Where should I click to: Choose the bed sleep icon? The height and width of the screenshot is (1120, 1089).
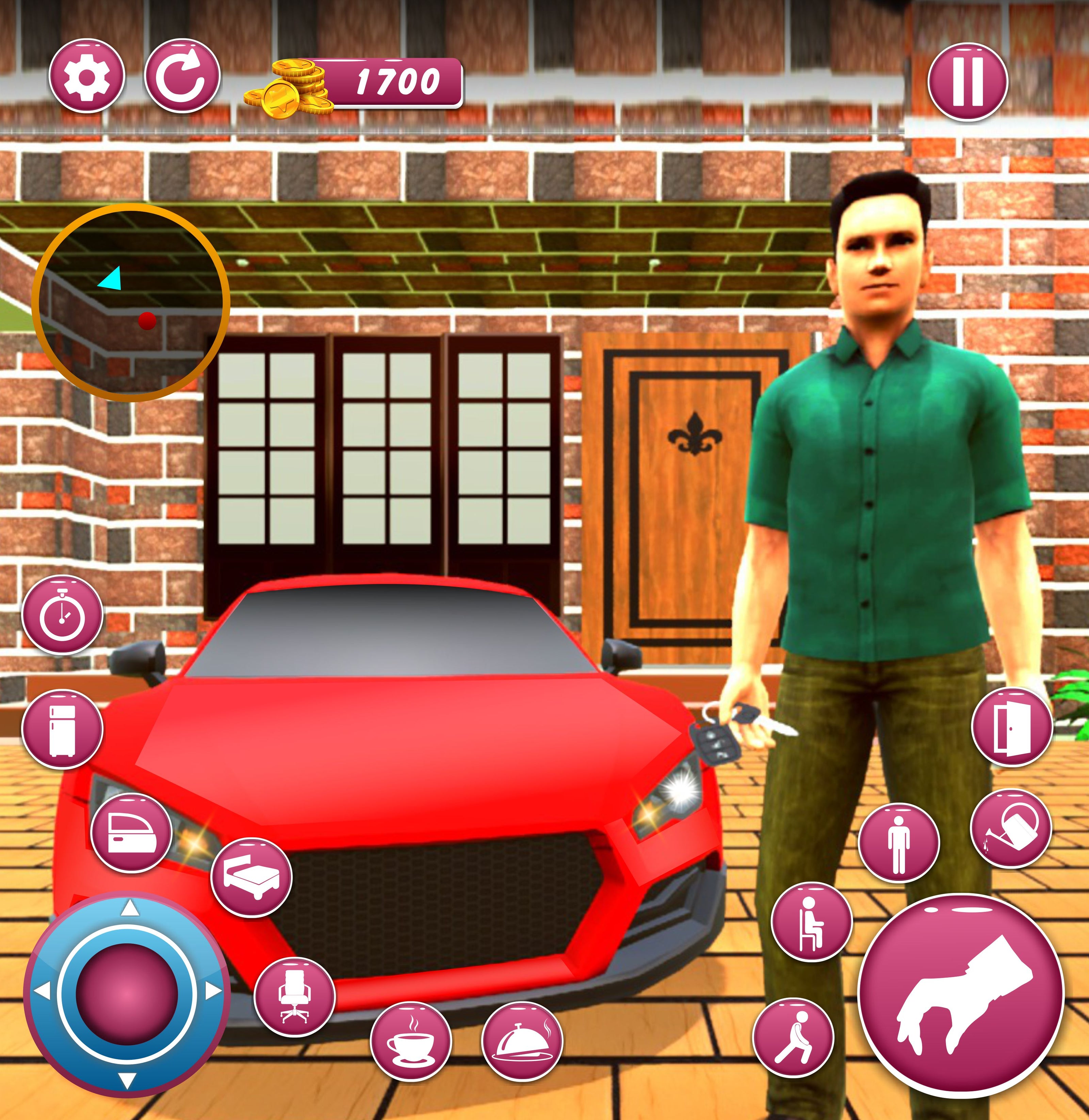click(251, 877)
